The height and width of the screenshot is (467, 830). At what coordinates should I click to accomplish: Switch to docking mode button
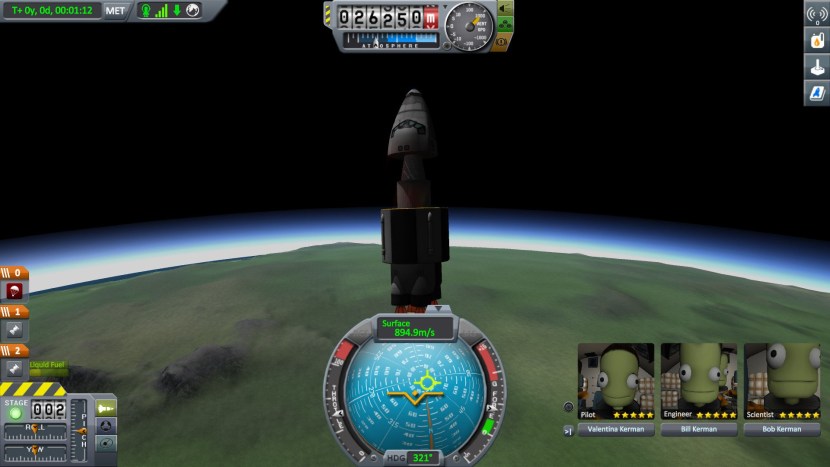105,426
